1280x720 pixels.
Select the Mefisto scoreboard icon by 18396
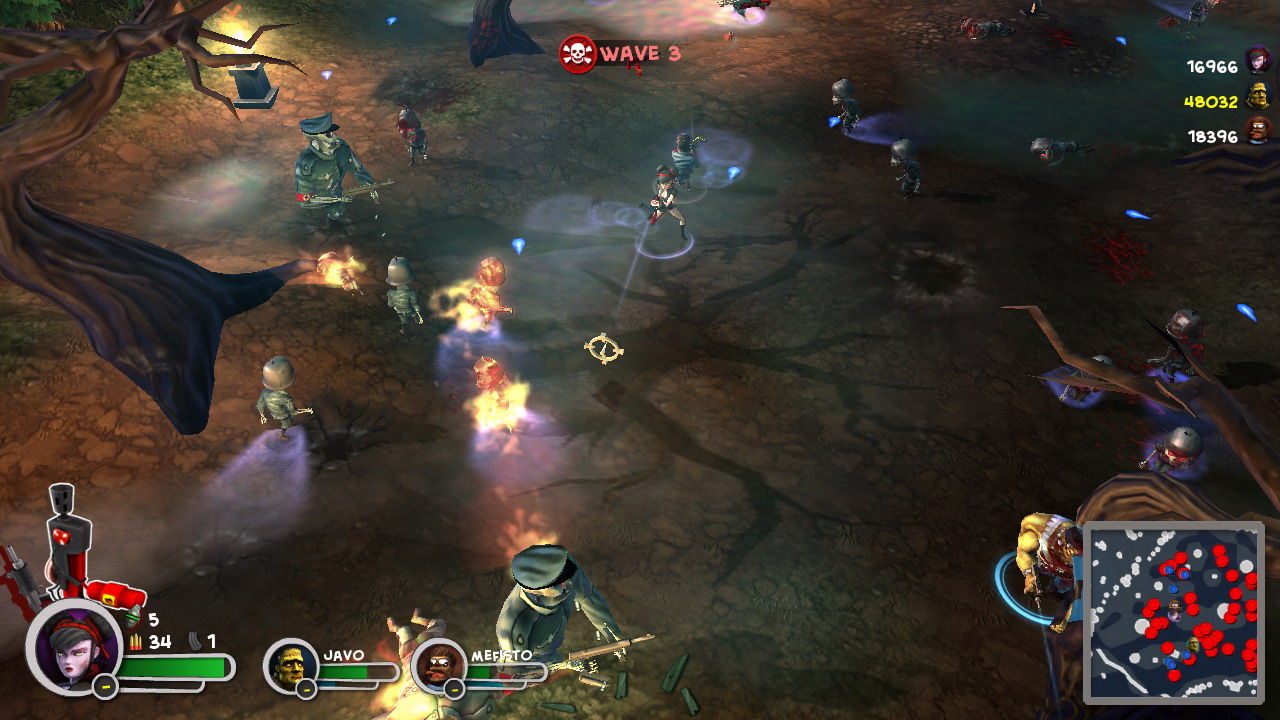pos(1258,132)
